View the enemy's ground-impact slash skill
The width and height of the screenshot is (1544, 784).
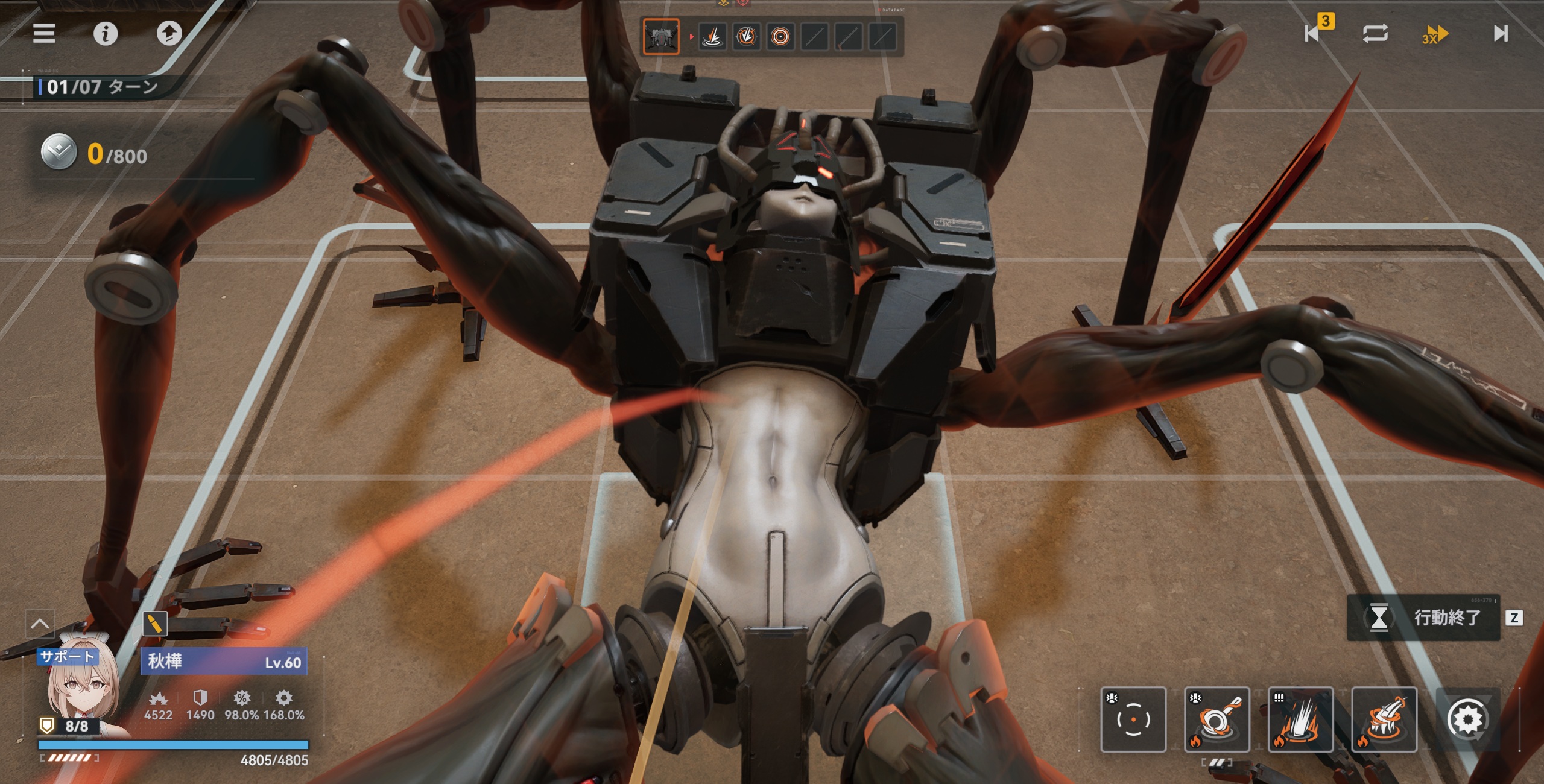tap(712, 37)
